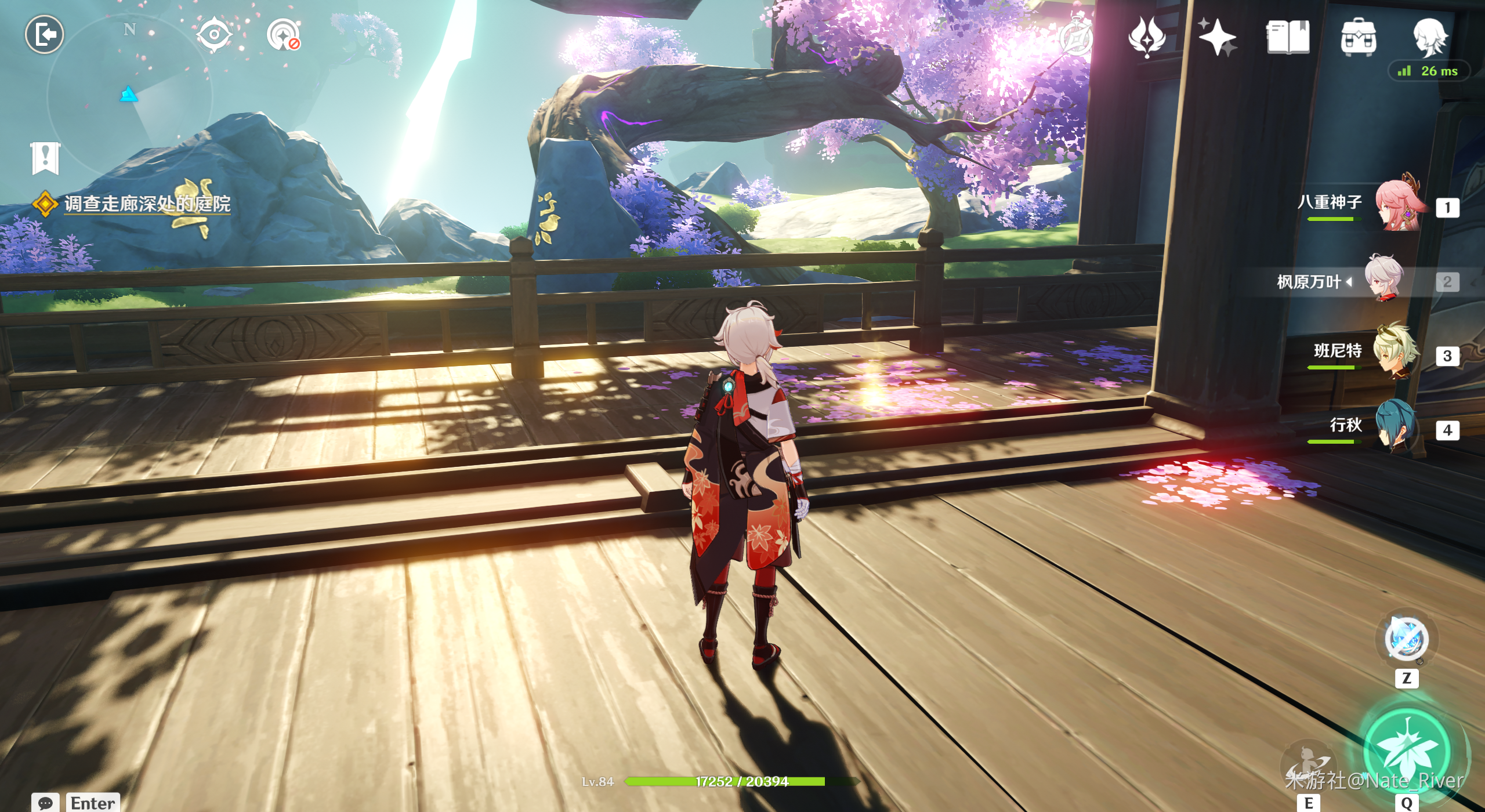Screen dimensions: 1485x812
Task: Trigger the elemental skill icon
Action: (x=1309, y=766)
